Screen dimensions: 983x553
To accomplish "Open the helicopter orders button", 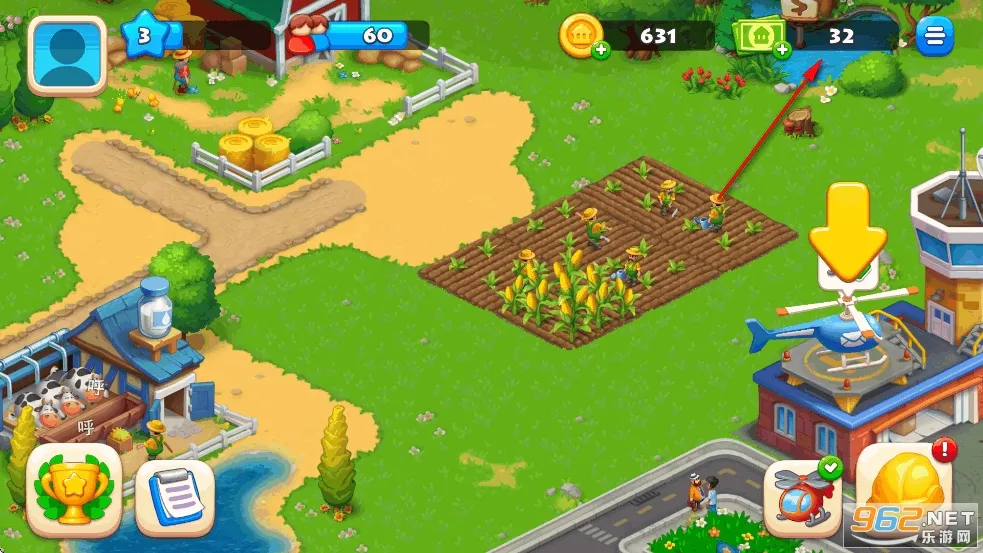I will (802, 494).
